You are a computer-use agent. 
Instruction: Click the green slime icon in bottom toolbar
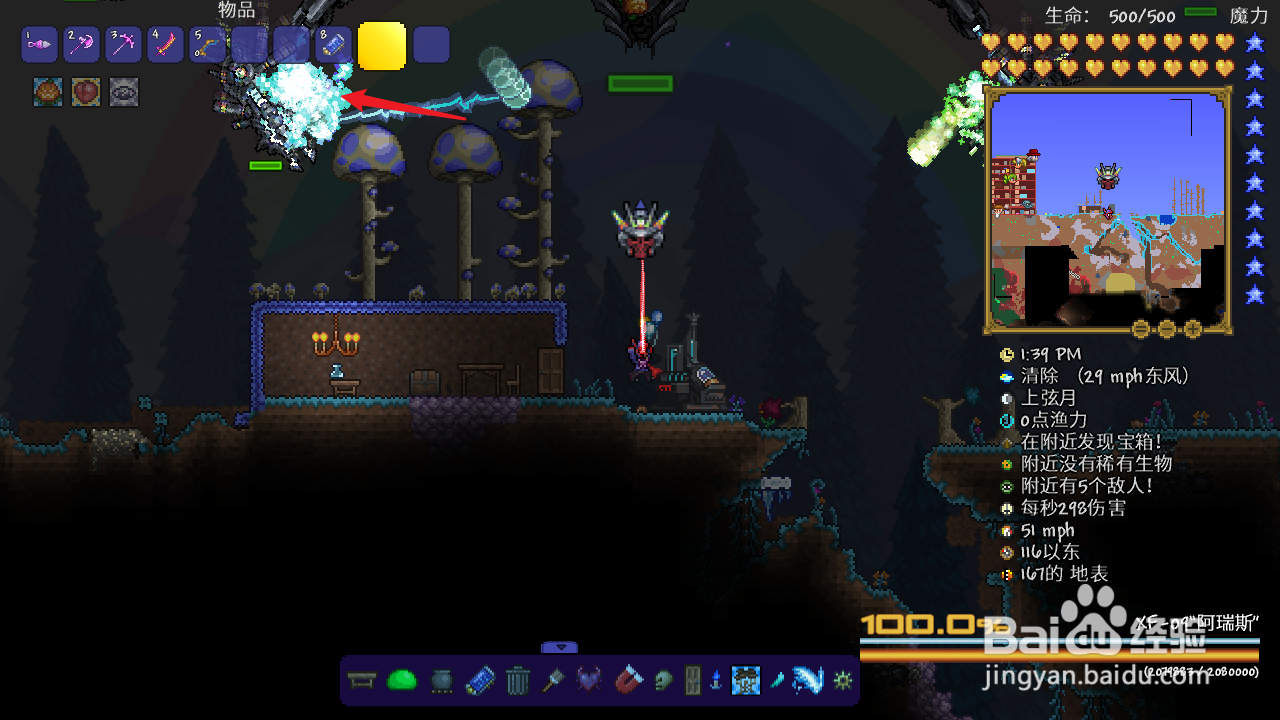[x=401, y=681]
